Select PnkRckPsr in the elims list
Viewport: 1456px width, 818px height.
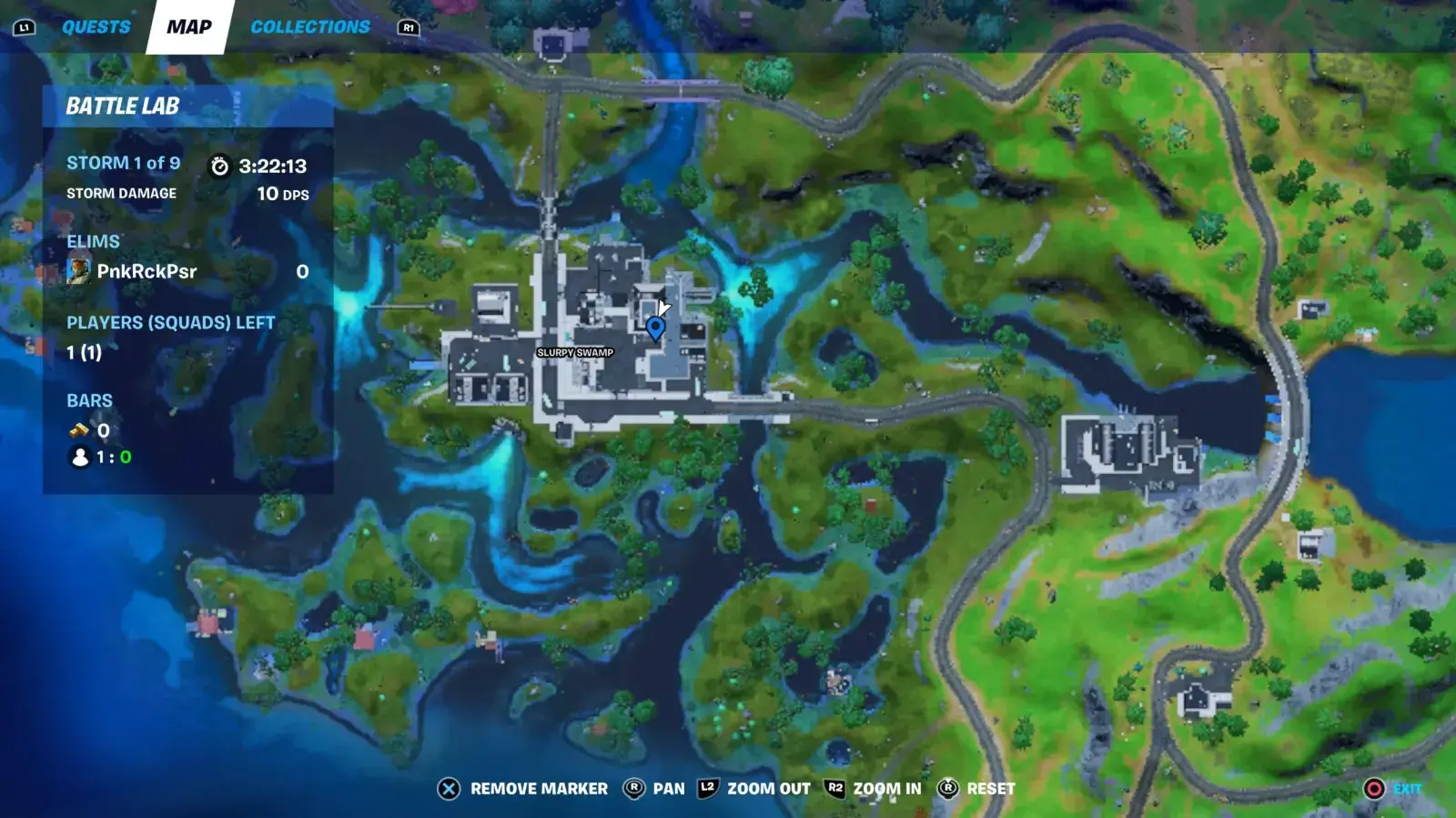point(147,271)
